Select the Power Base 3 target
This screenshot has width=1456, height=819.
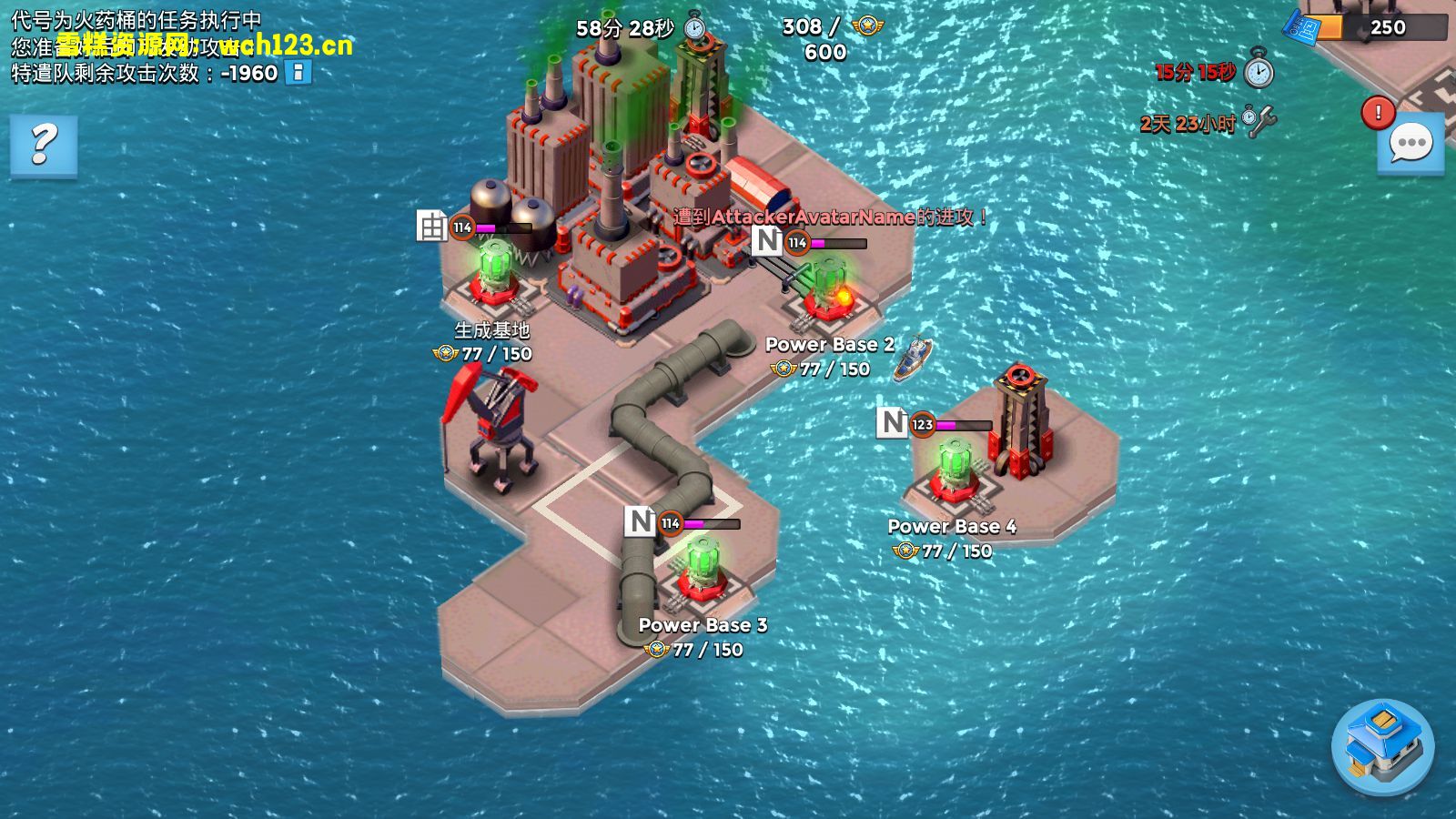click(701, 571)
